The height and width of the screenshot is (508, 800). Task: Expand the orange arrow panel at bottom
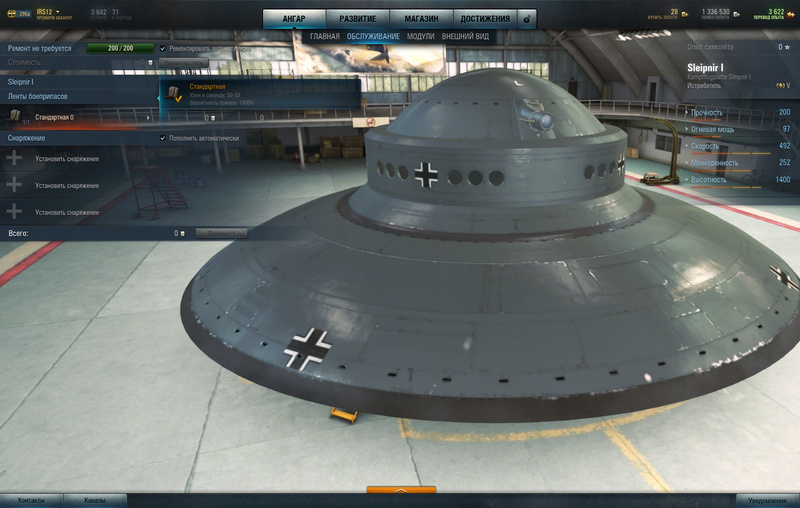[x=401, y=491]
